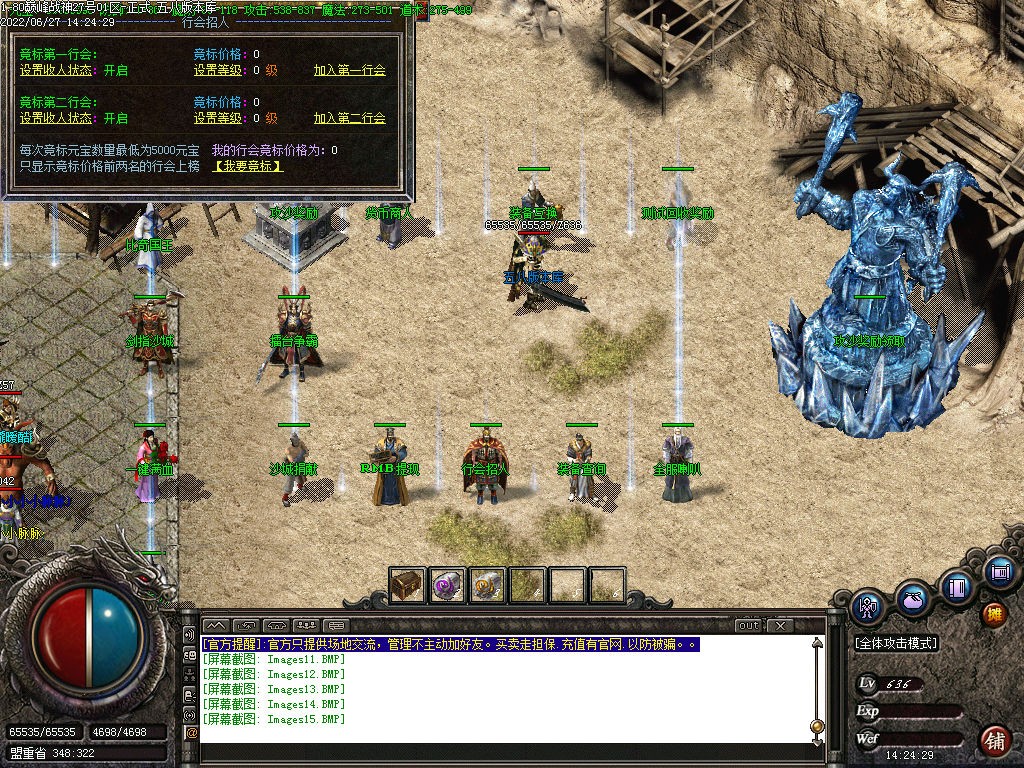Viewport: 1024px width, 768px height.
Task: Use the gold scroll in the hotbar
Action: point(487,585)
